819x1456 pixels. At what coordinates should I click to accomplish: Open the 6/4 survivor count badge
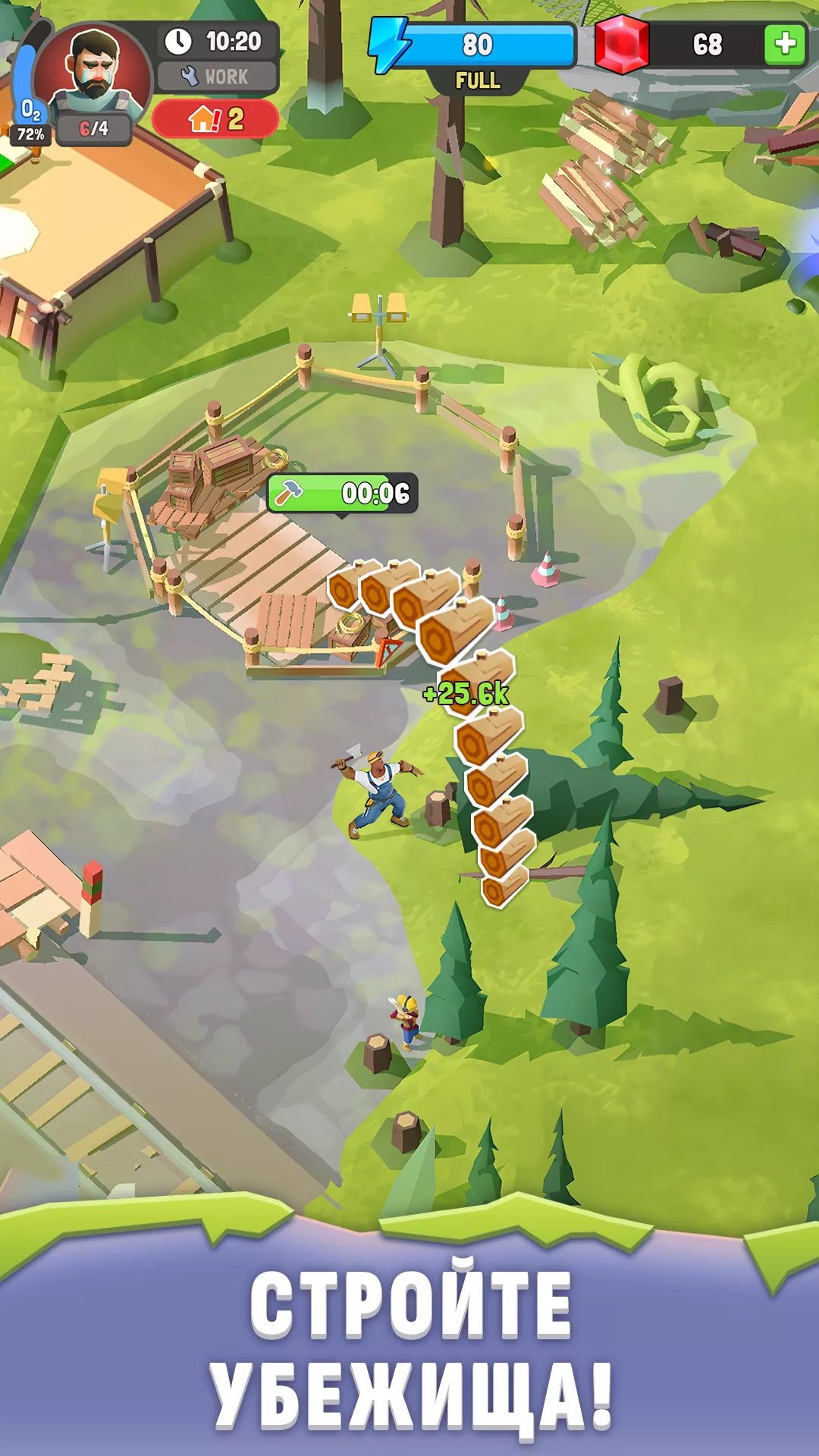94,129
